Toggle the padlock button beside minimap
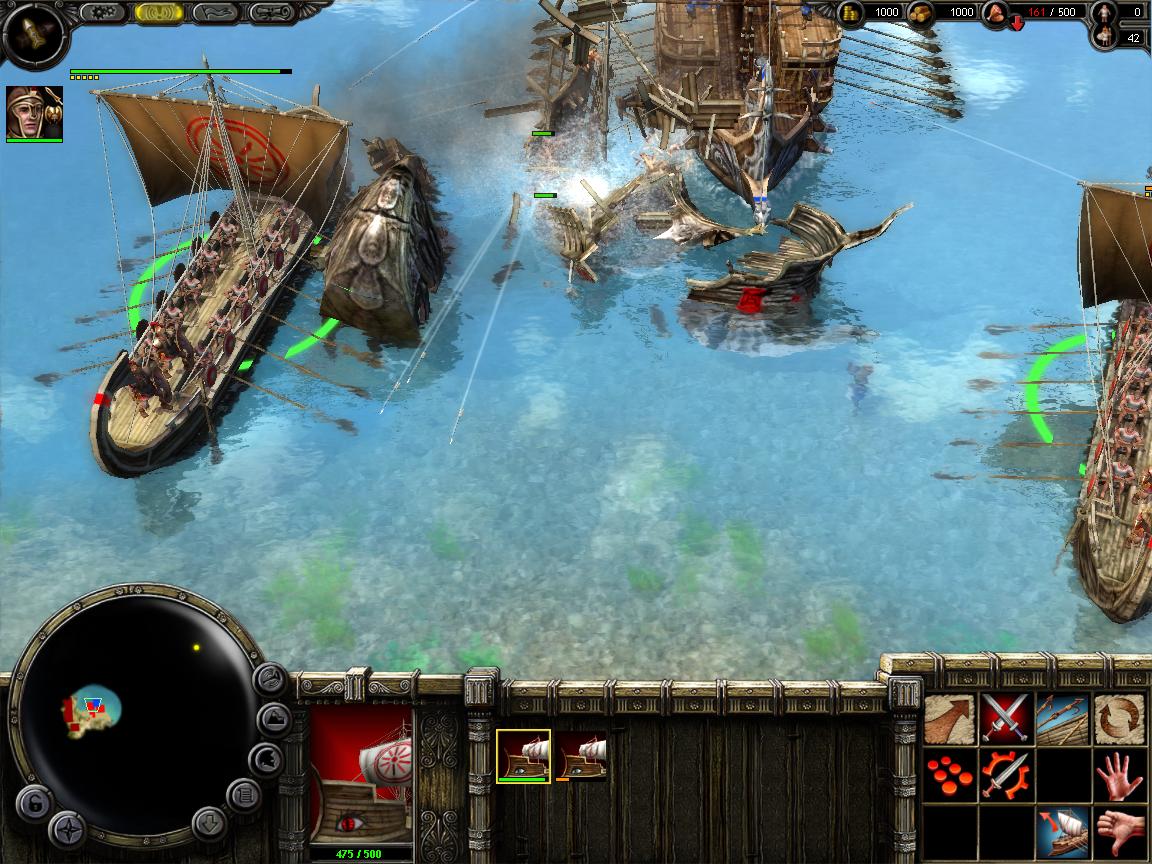Image resolution: width=1152 pixels, height=864 pixels. tap(33, 802)
